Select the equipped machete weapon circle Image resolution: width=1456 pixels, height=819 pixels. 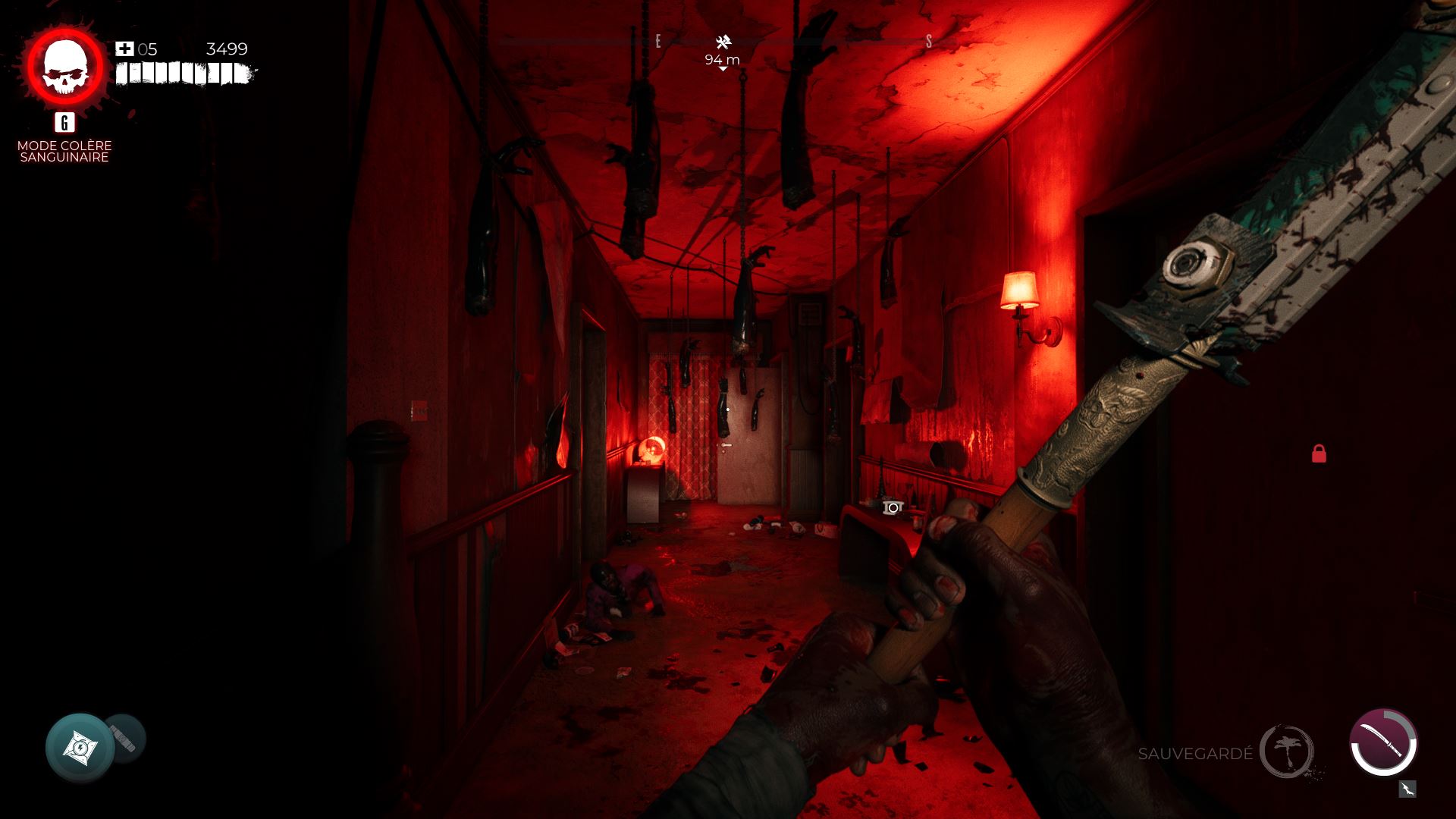click(x=1383, y=742)
